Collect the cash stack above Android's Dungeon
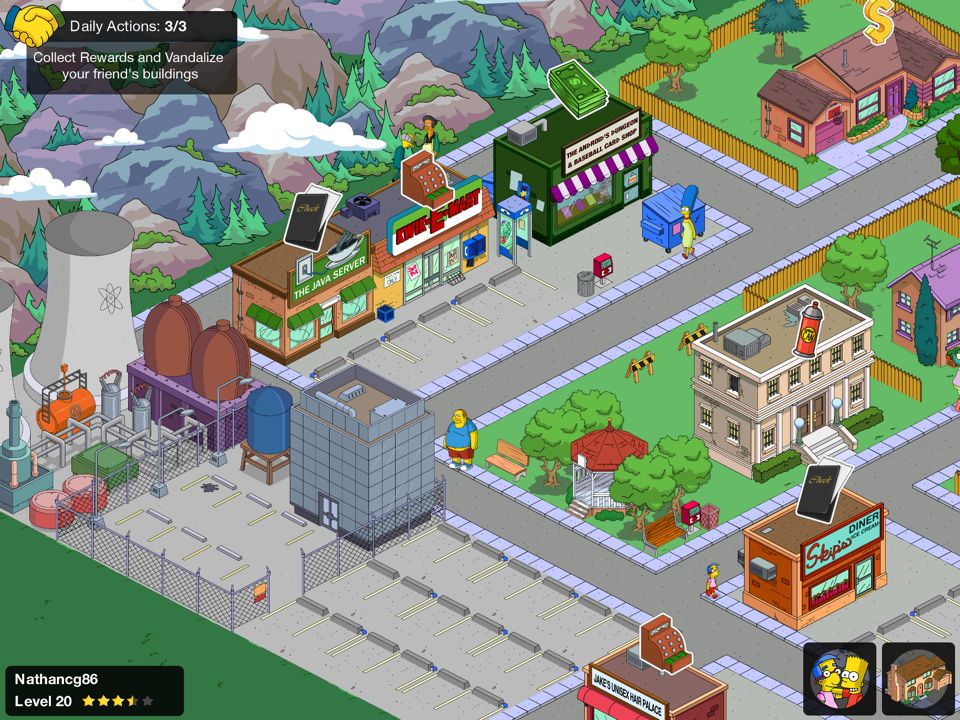The image size is (960, 720). (x=577, y=88)
